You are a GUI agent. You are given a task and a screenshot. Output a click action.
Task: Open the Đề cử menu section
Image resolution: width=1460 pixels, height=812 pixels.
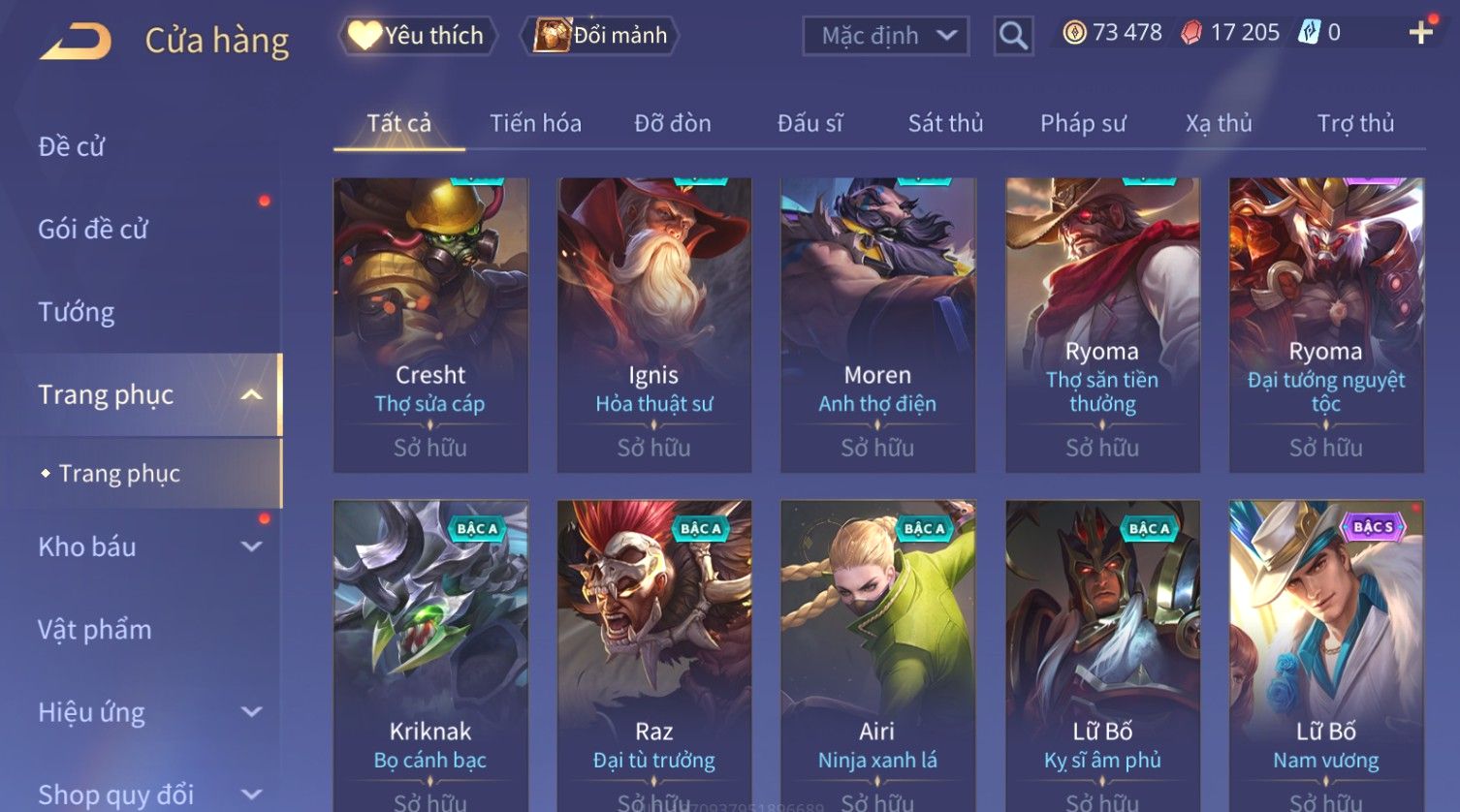(71, 146)
